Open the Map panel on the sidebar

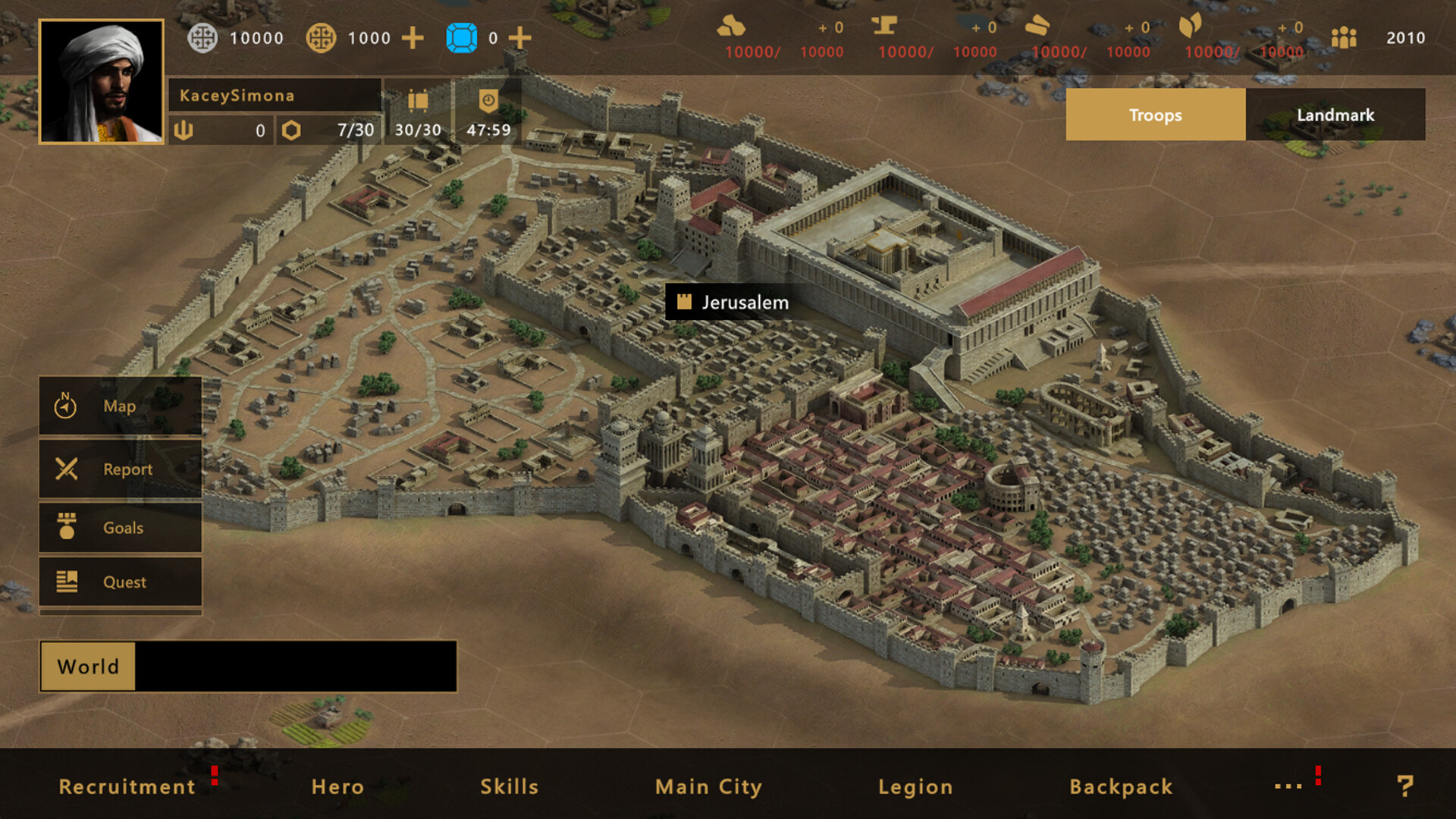coord(120,406)
